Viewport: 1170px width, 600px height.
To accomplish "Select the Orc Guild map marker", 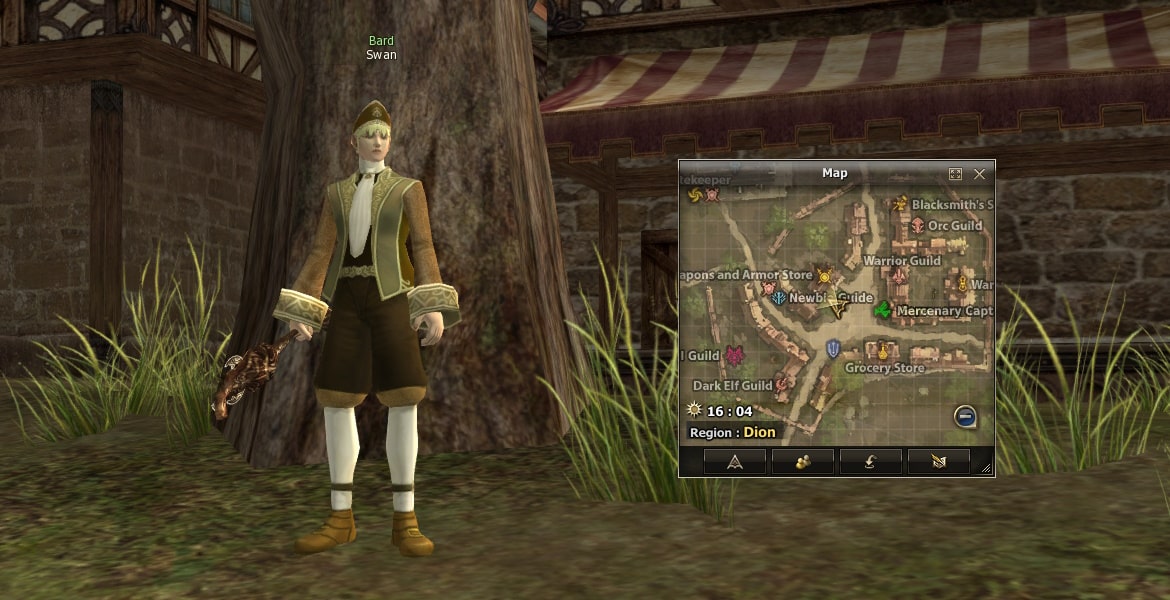I will (x=917, y=225).
